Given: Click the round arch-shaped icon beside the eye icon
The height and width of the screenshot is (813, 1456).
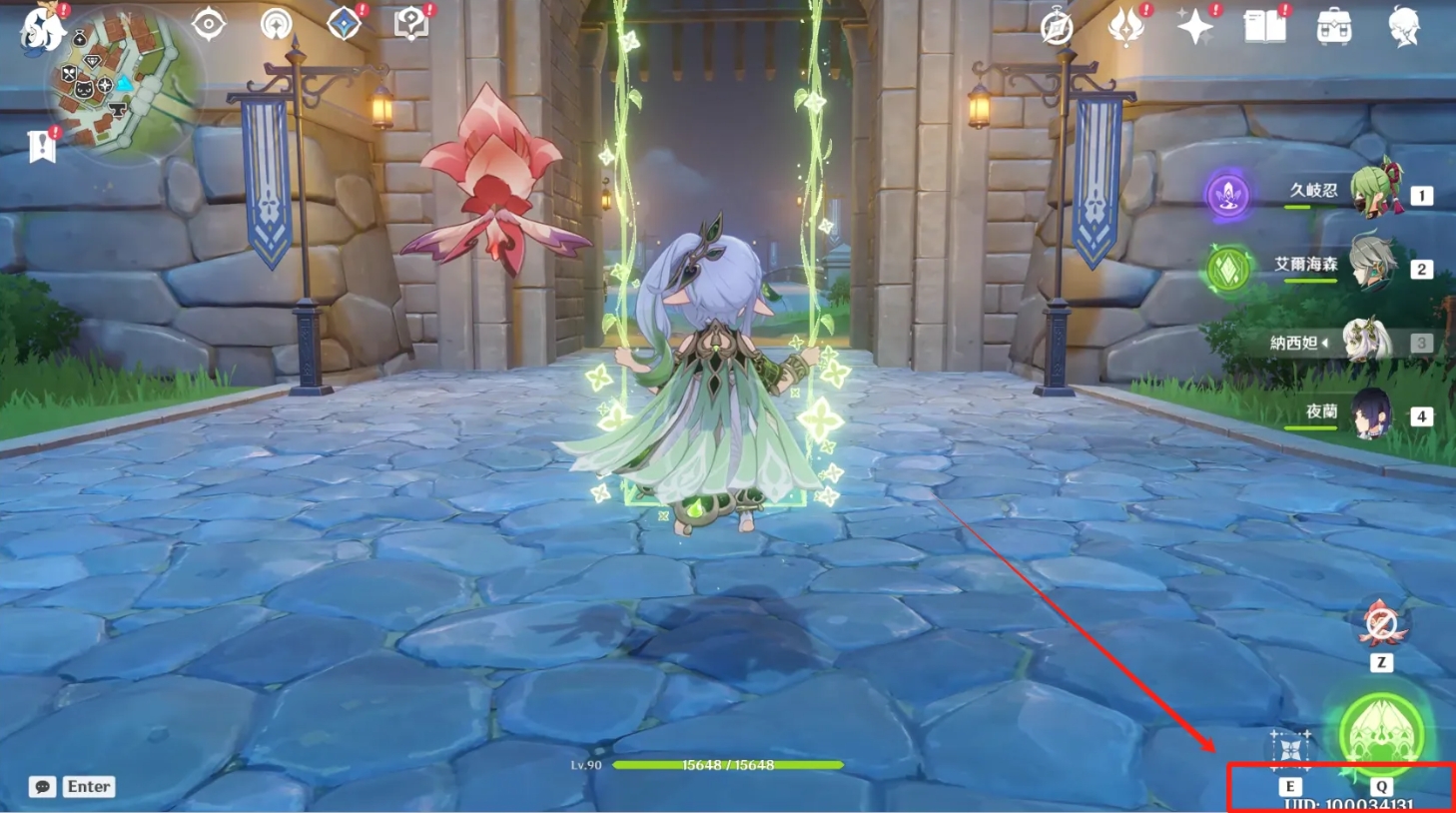Looking at the screenshot, I should point(276,24).
